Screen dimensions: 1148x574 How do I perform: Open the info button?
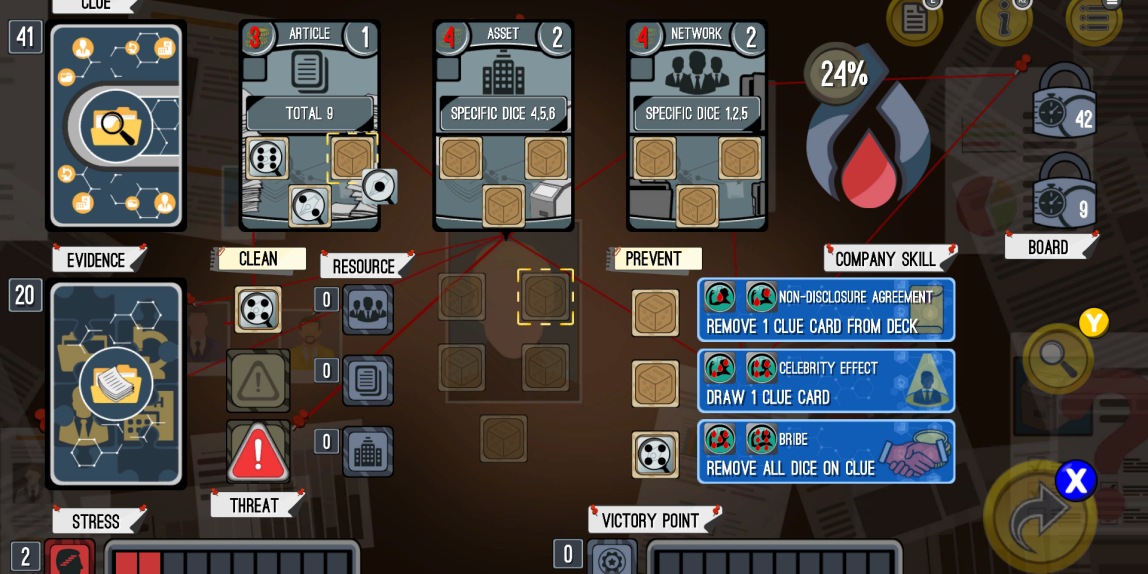(1003, 18)
